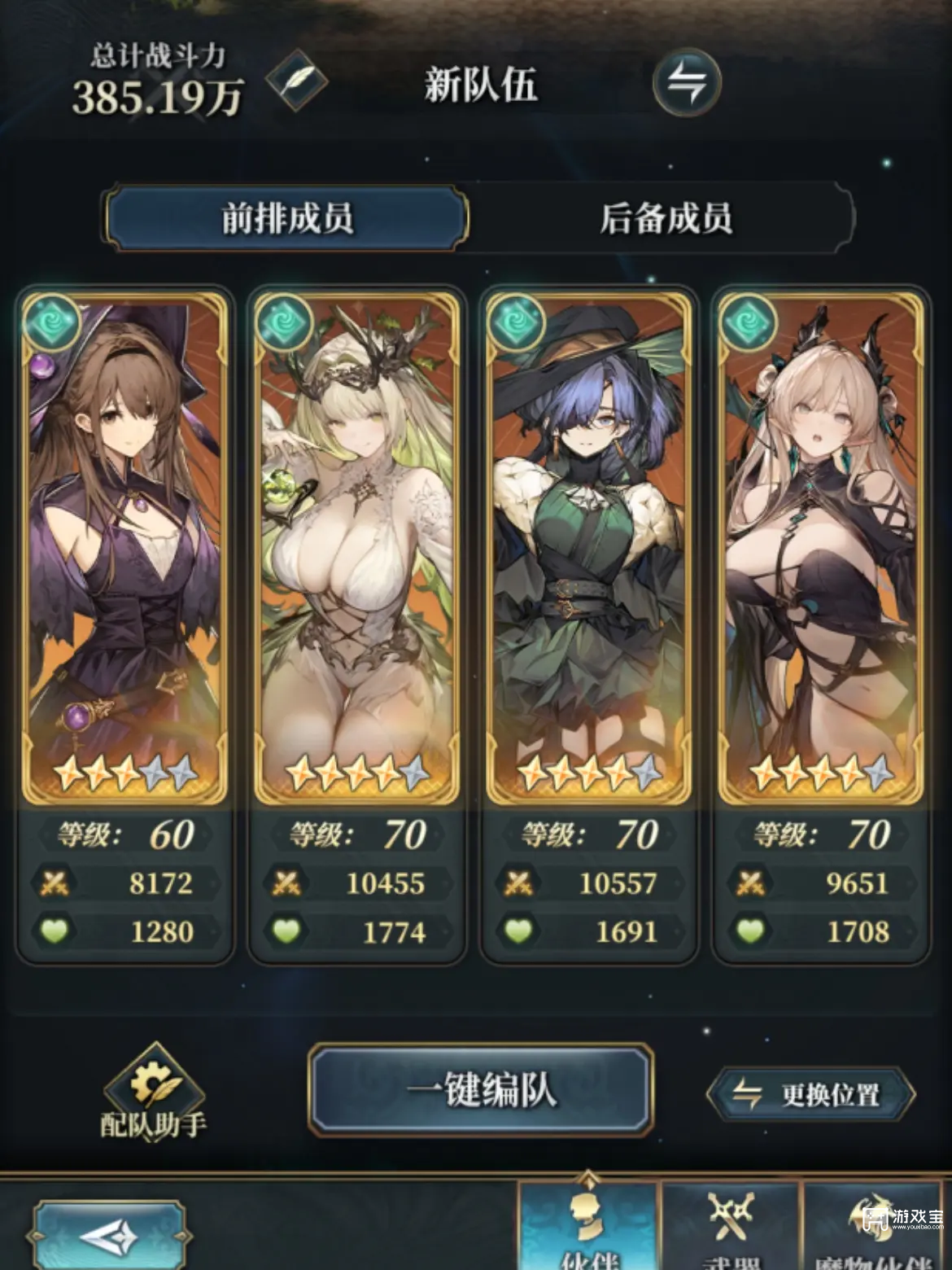Screen dimensions: 952x1270
Task: Open the 后备成员 tab
Action: [x=665, y=218]
